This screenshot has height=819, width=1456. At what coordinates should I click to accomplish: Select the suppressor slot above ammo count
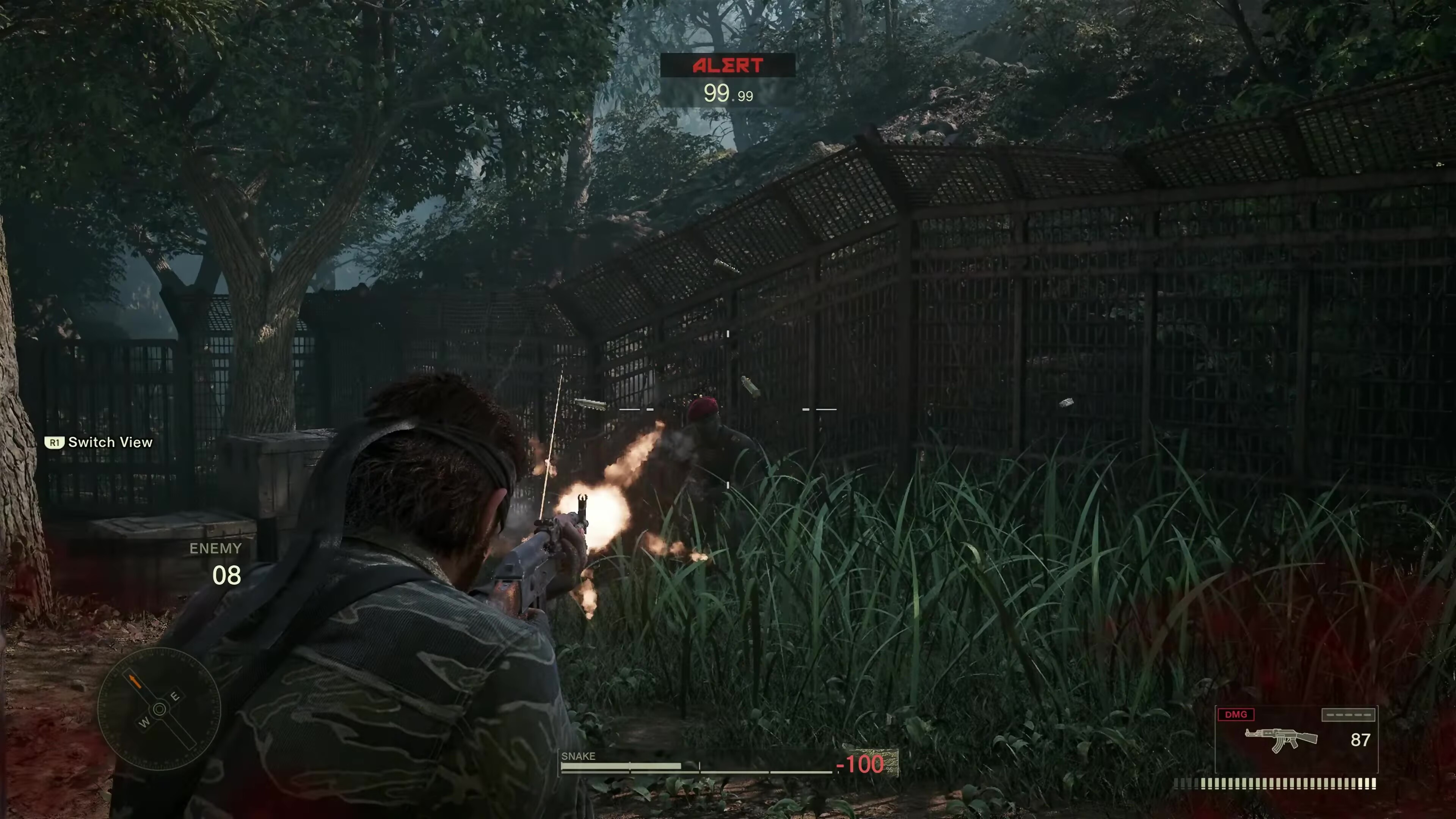point(1348,715)
